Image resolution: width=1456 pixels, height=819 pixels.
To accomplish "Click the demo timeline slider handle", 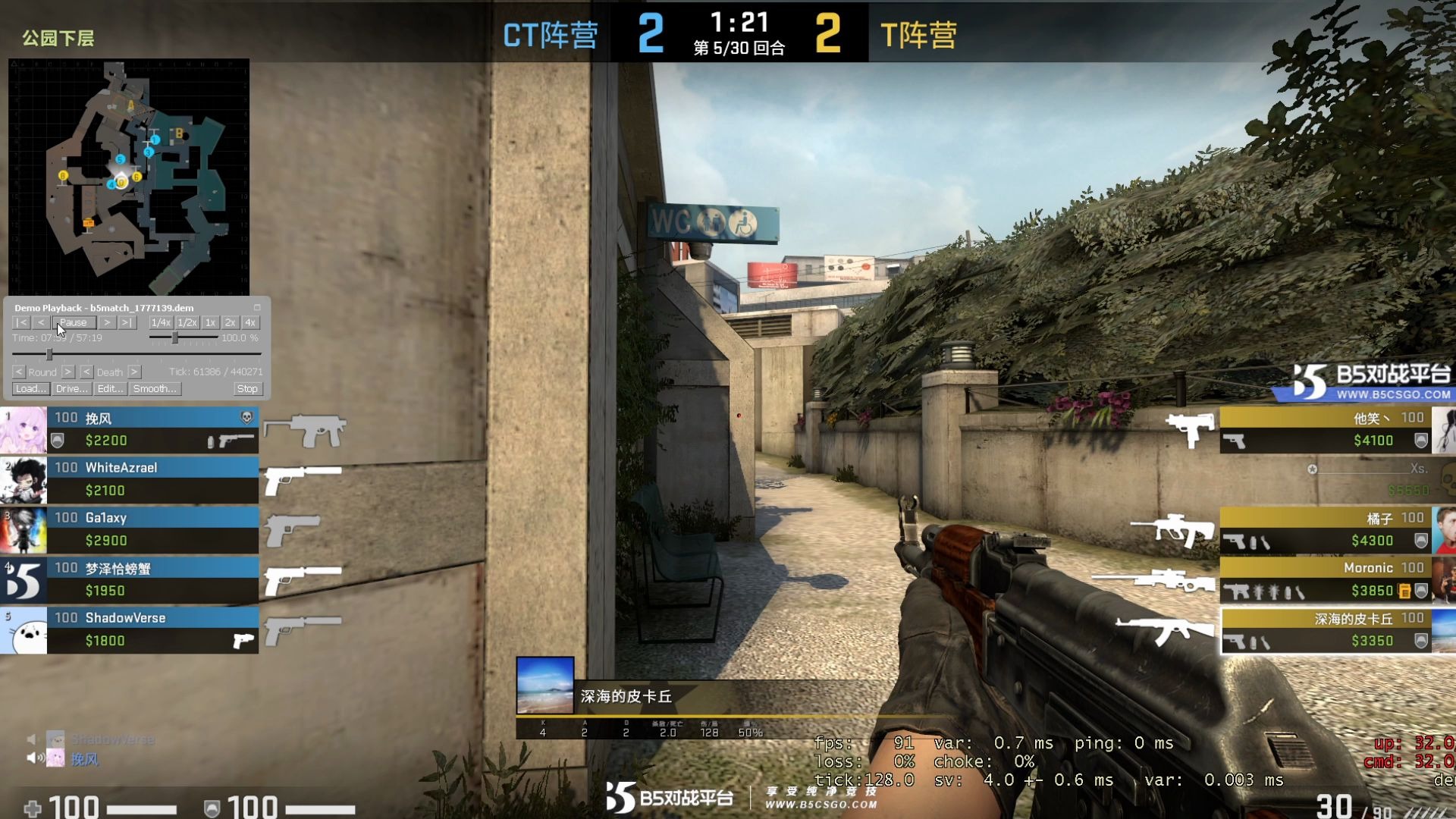I will tap(49, 355).
